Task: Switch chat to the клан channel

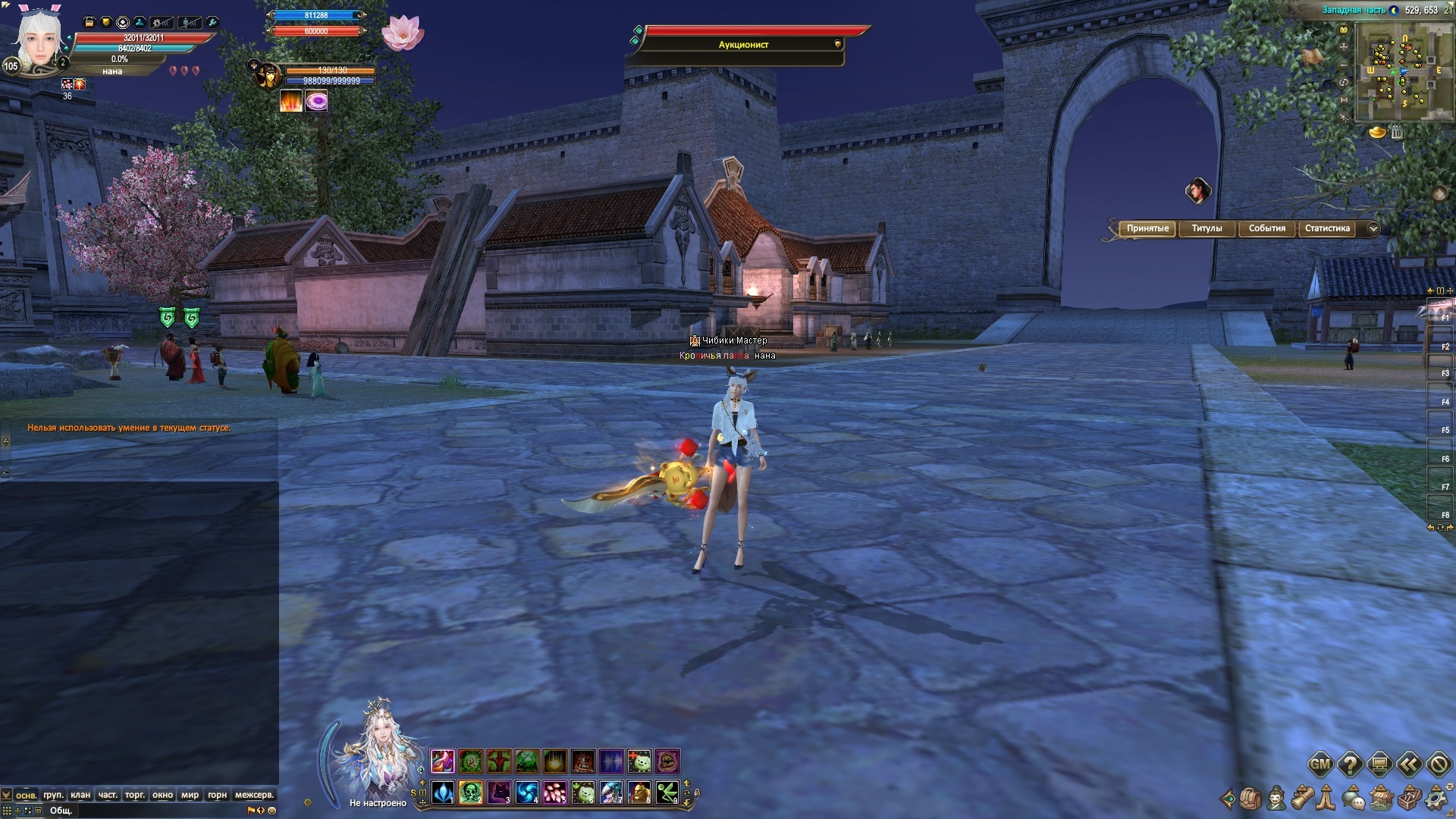Action: point(80,795)
